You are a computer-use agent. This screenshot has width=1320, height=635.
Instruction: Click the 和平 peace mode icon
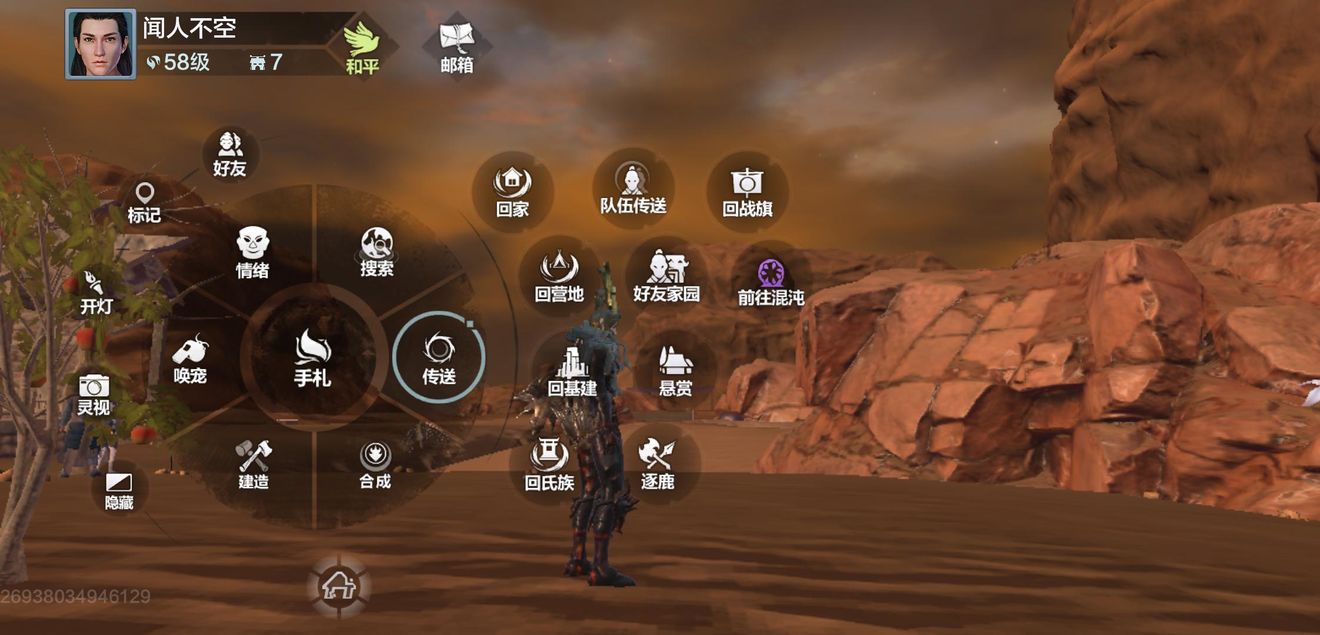362,48
